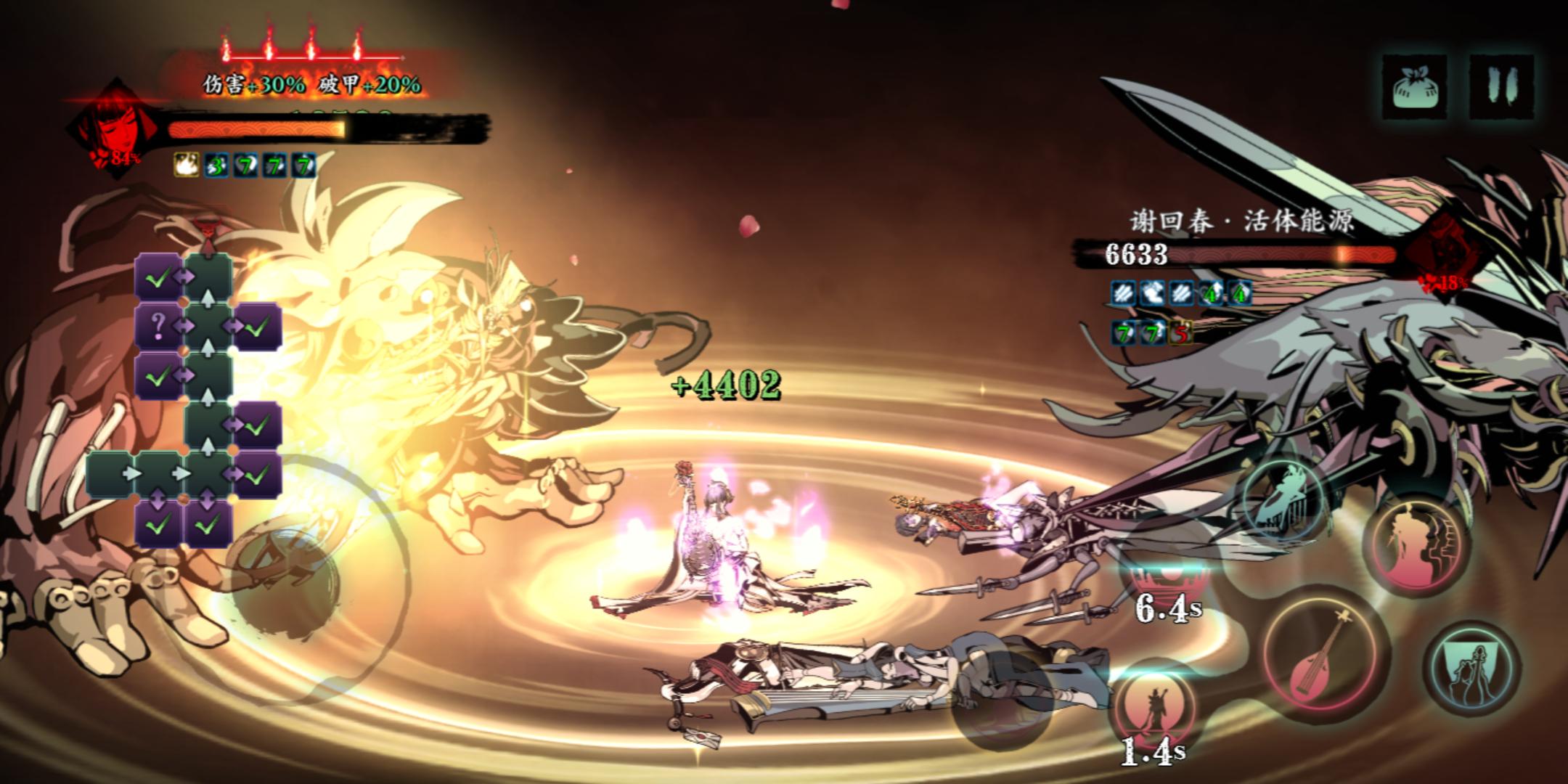This screenshot has height=784, width=1568.
Task: Inspect the player's flame buff icon
Action: click(186, 166)
